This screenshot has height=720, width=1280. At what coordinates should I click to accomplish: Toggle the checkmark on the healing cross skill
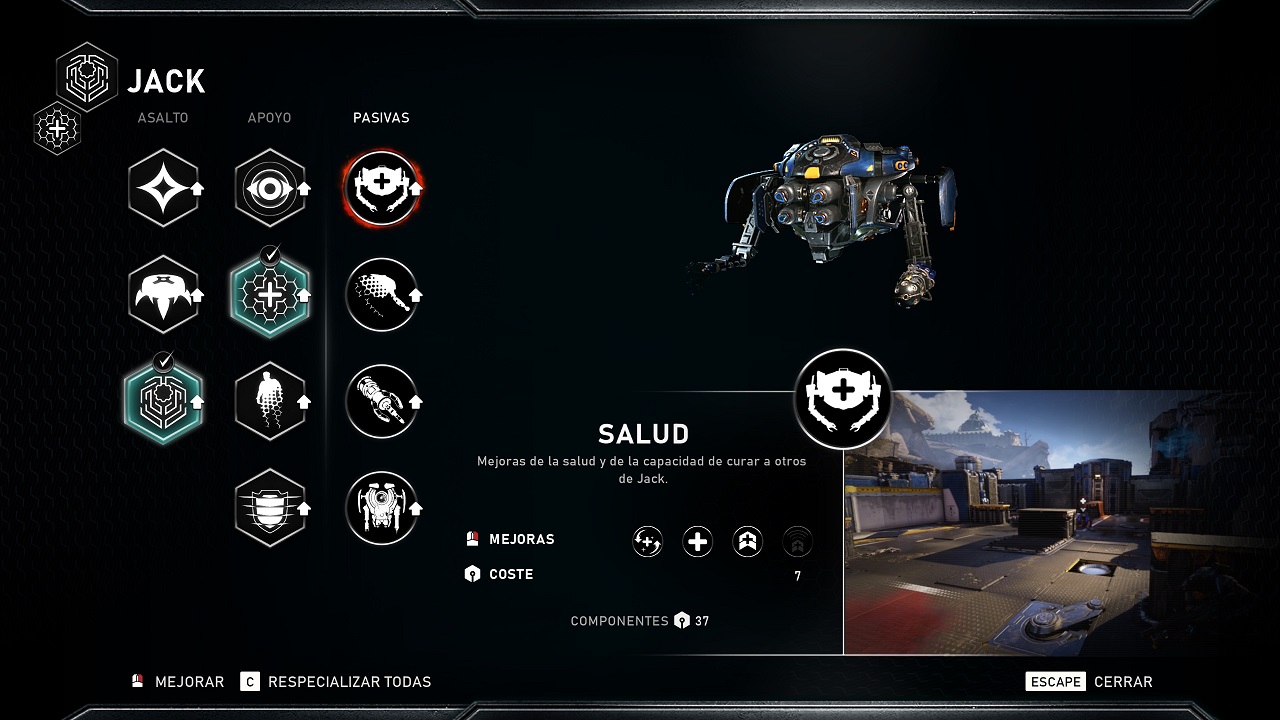[x=271, y=256]
